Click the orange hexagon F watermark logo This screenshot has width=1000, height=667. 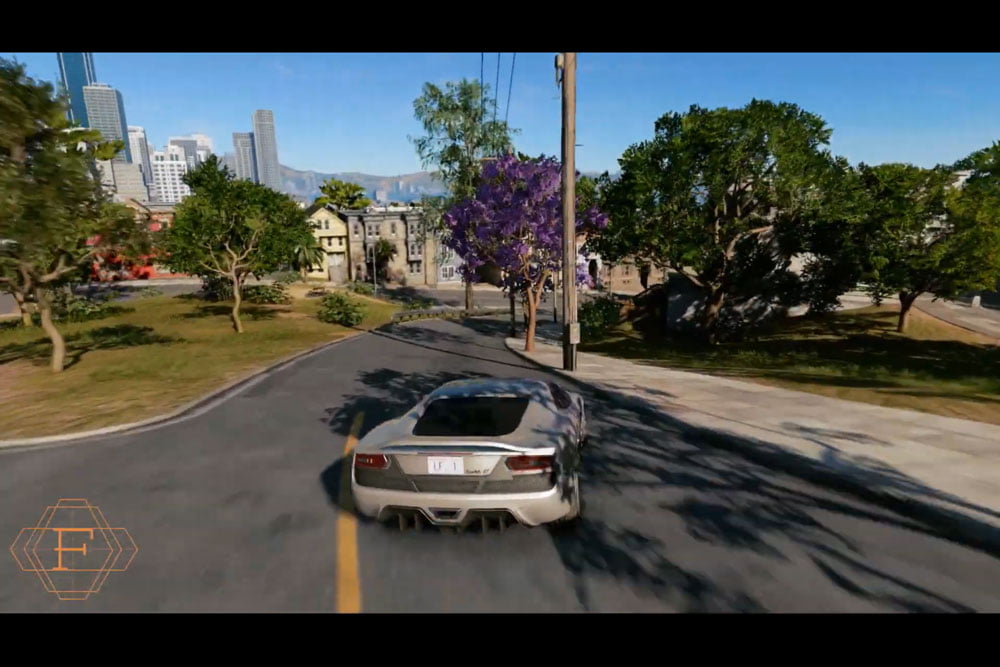[73, 548]
